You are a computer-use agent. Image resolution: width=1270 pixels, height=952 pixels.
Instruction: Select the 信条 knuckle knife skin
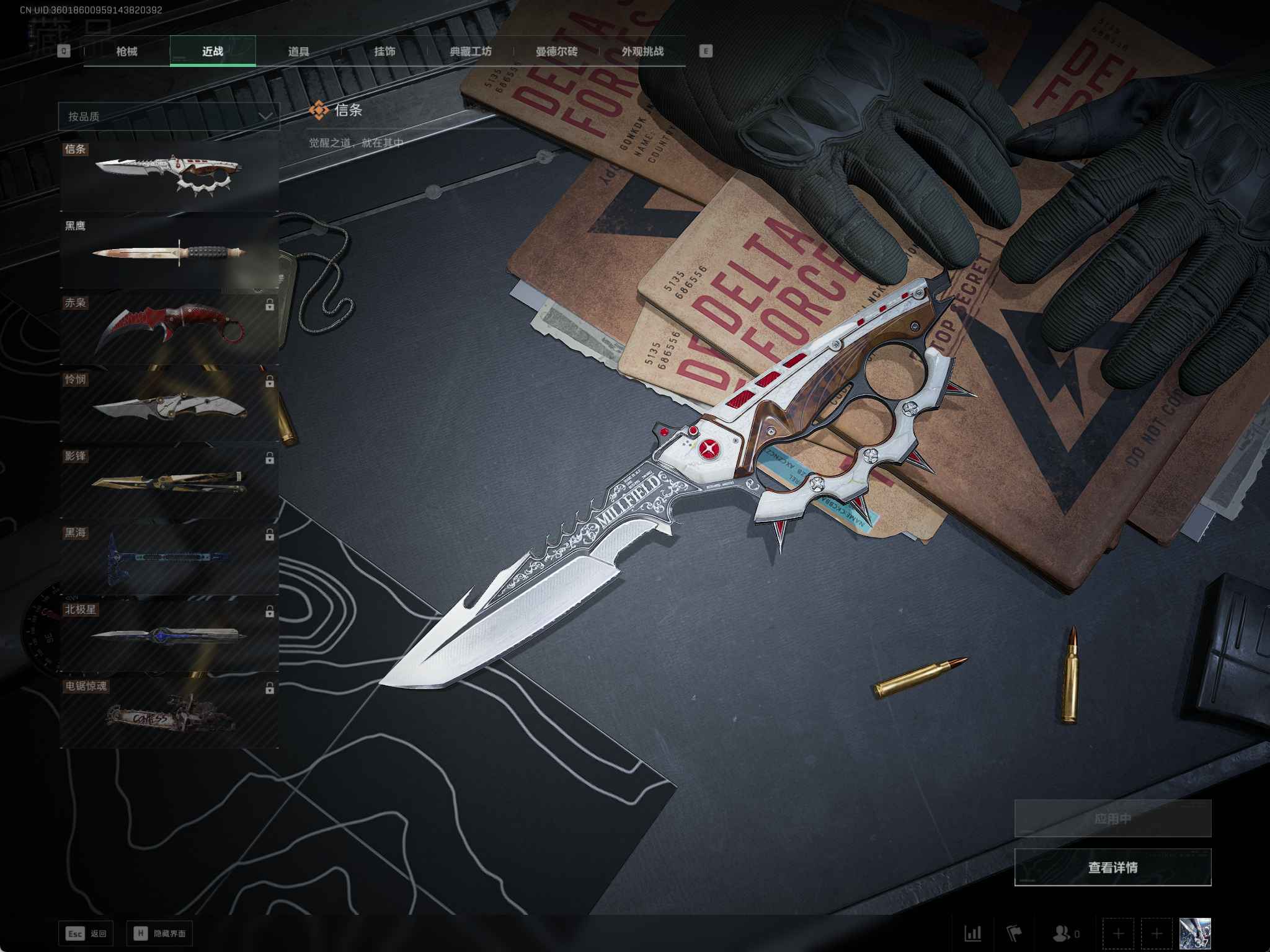(x=169, y=175)
